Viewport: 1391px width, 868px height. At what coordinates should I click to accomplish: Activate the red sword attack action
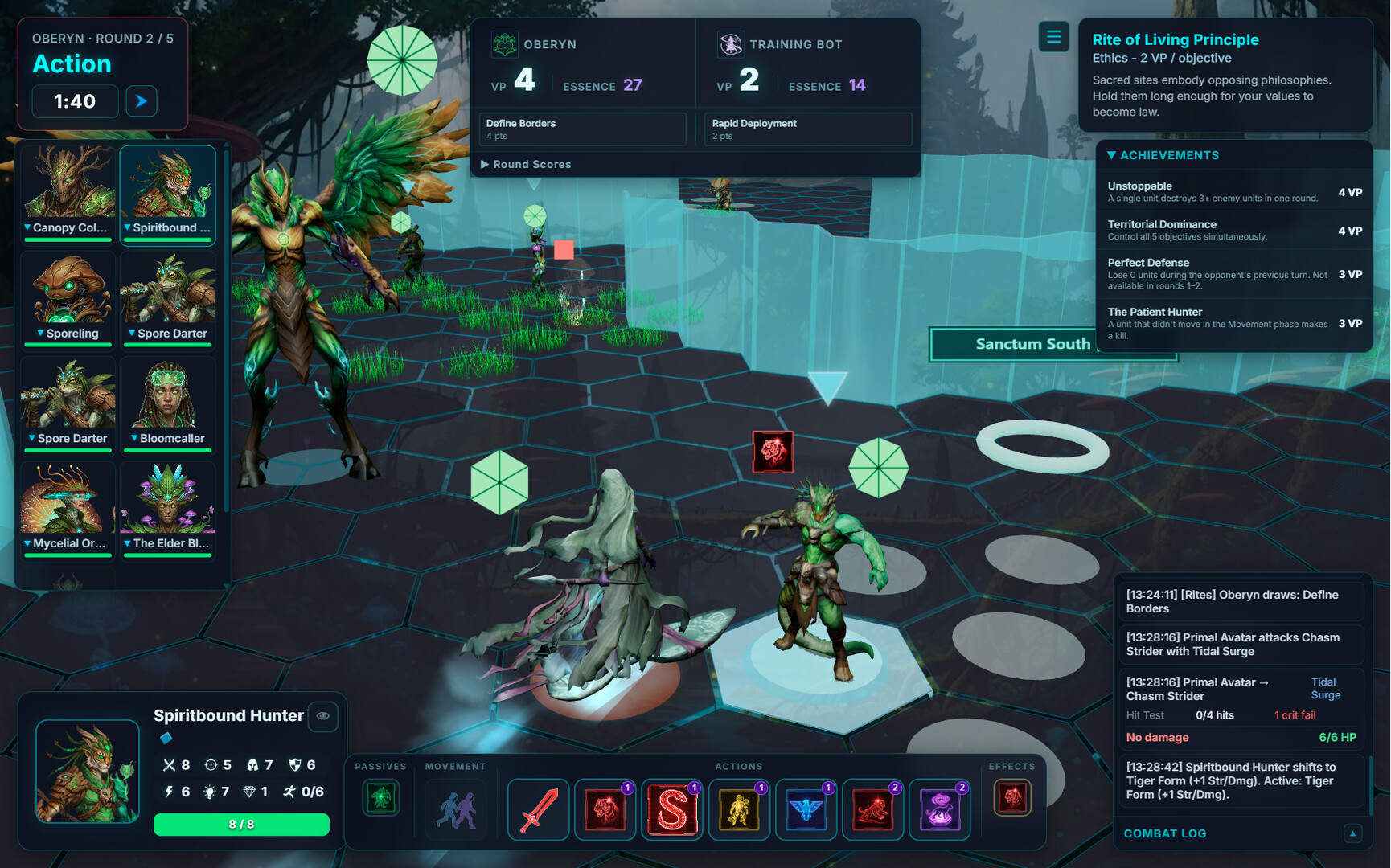point(538,809)
